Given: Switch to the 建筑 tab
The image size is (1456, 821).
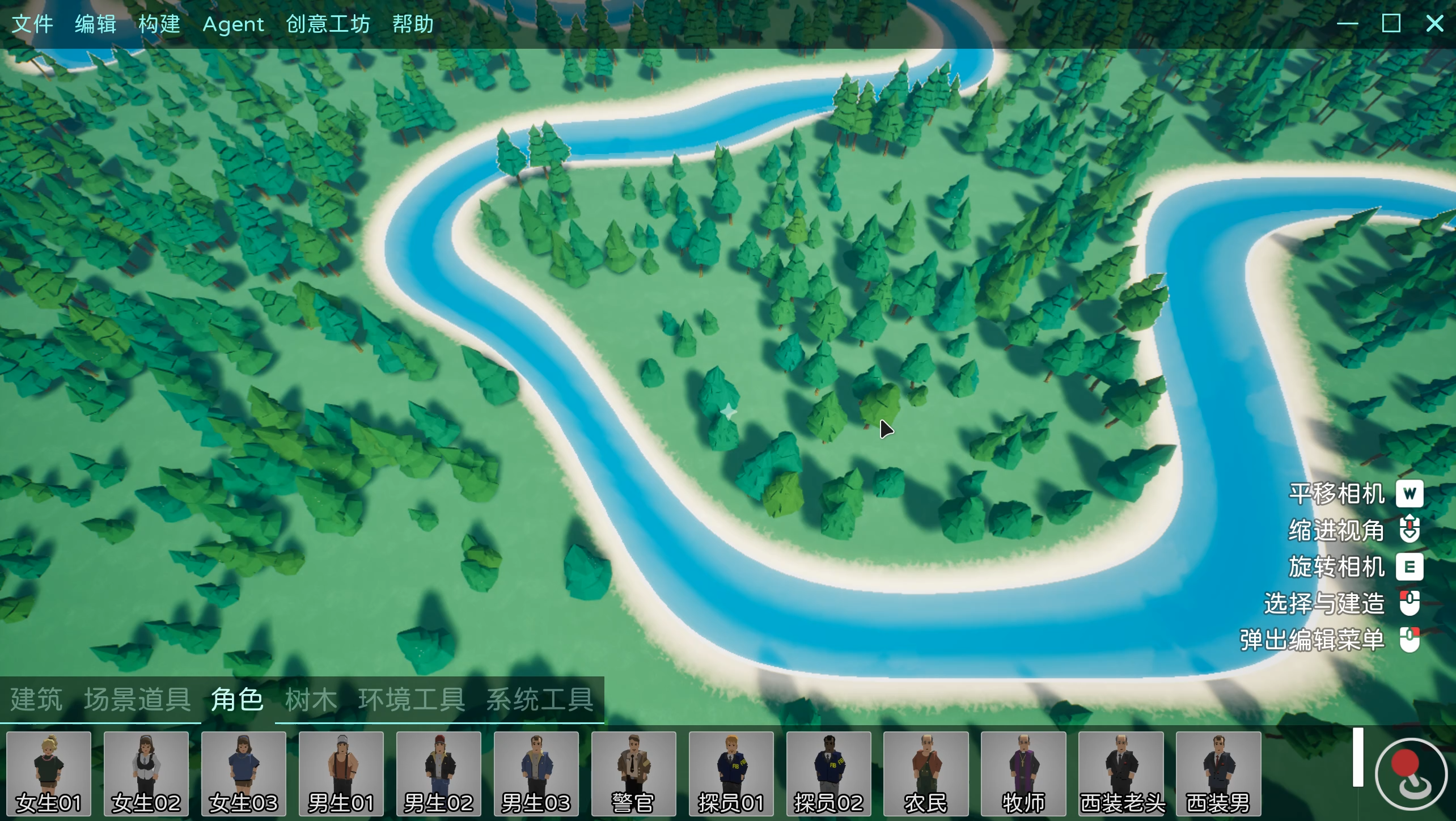Looking at the screenshot, I should coord(36,699).
